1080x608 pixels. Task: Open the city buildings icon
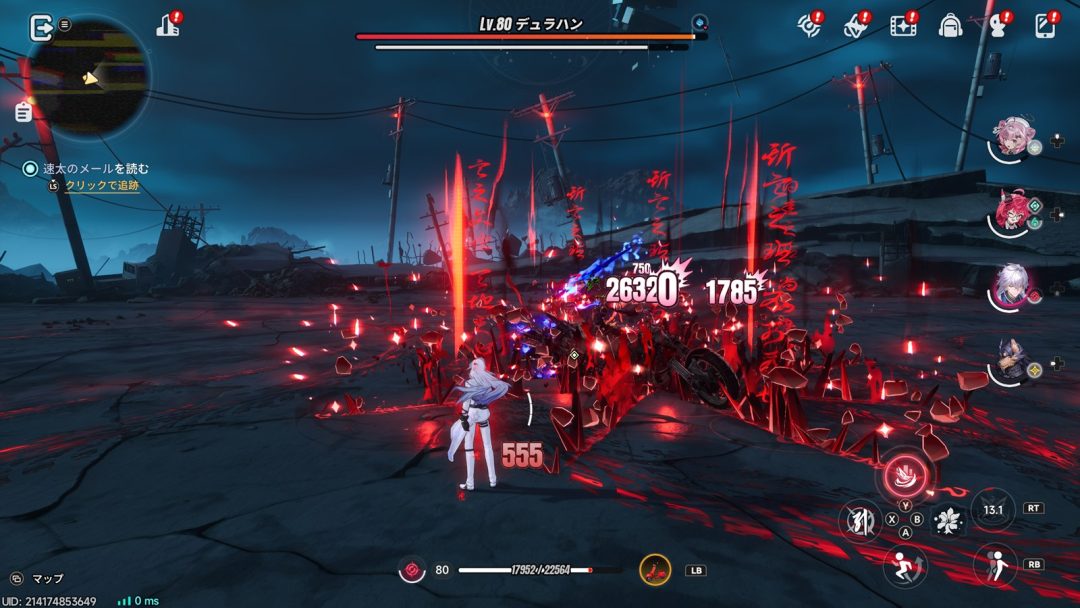(x=169, y=27)
